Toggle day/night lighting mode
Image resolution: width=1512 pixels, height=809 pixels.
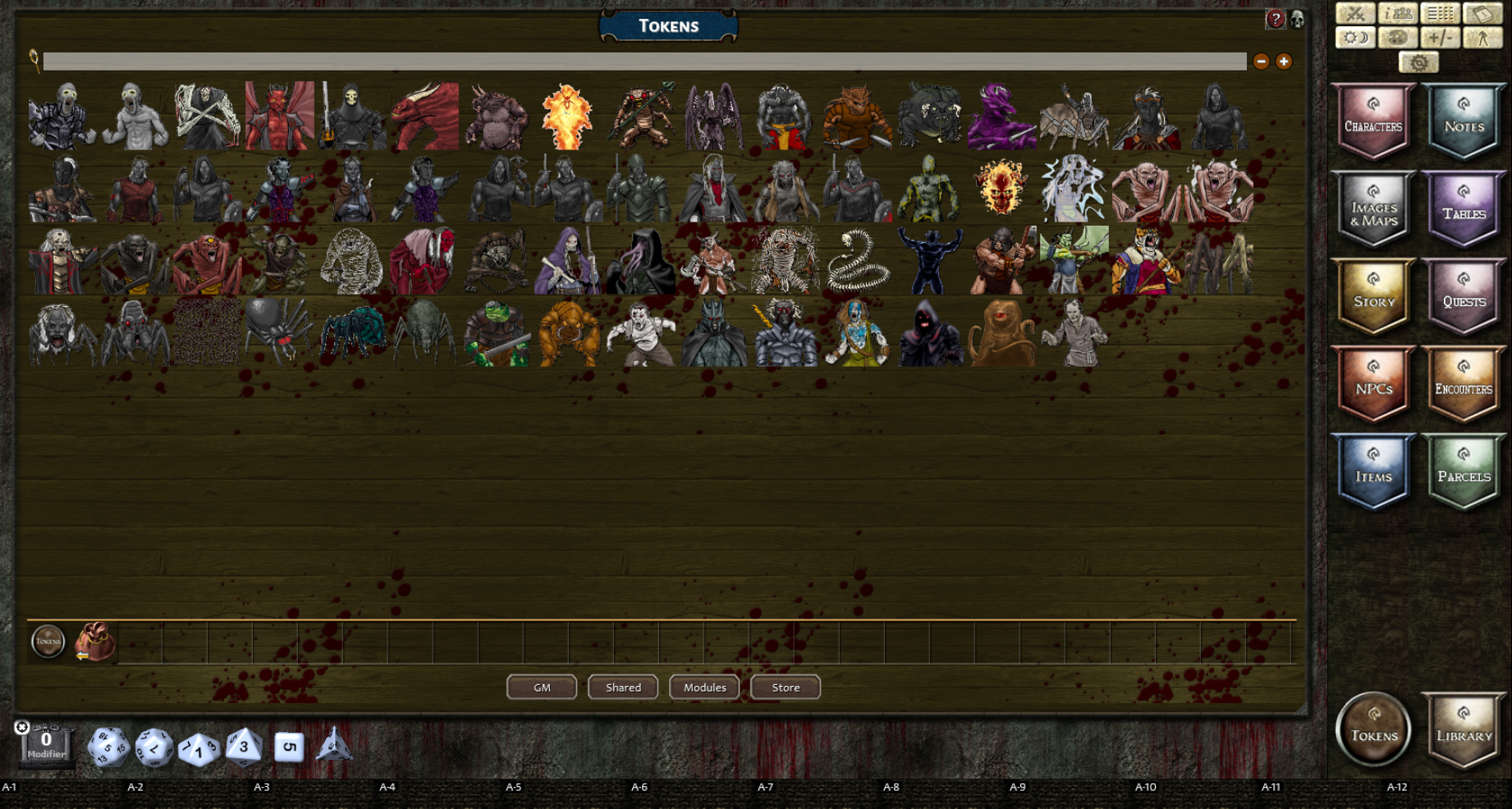pos(1355,38)
